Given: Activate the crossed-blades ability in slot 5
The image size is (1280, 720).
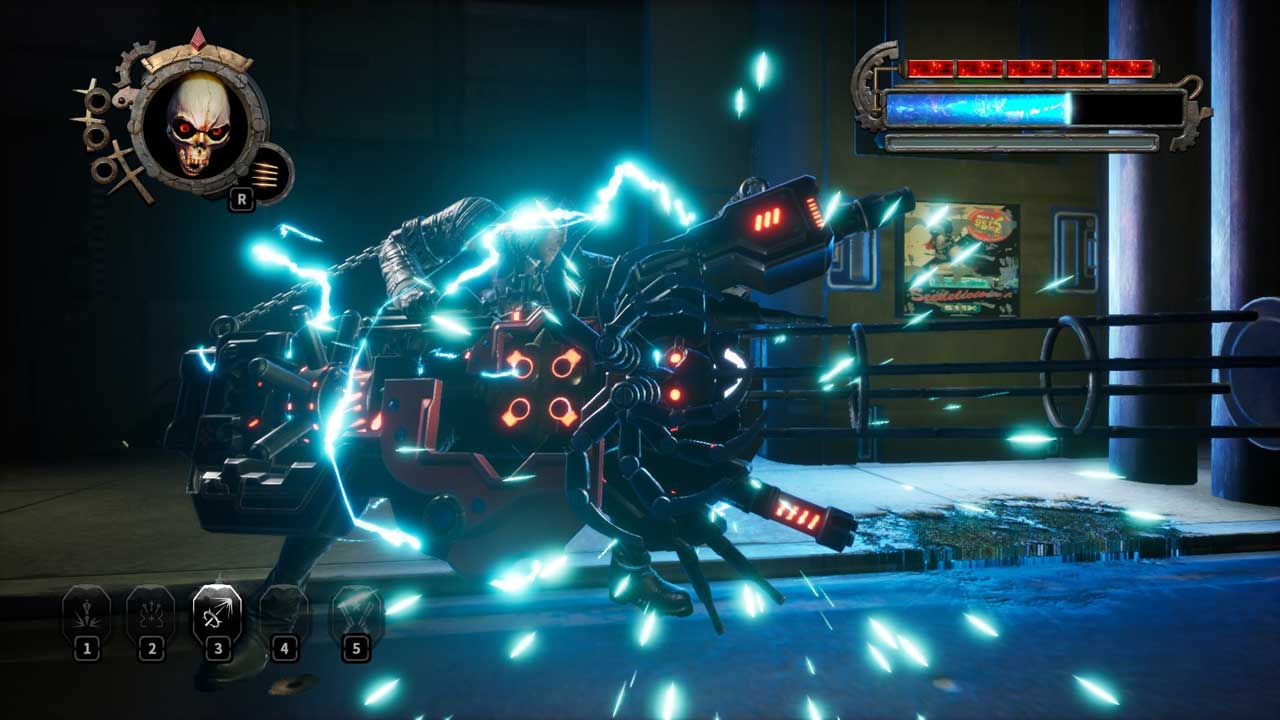Looking at the screenshot, I should (355, 612).
